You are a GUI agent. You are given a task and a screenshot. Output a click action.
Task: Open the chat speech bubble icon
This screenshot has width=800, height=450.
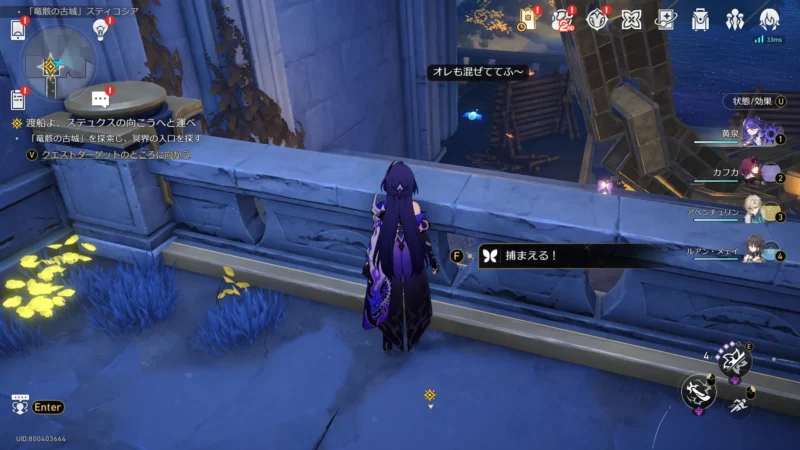(x=100, y=98)
